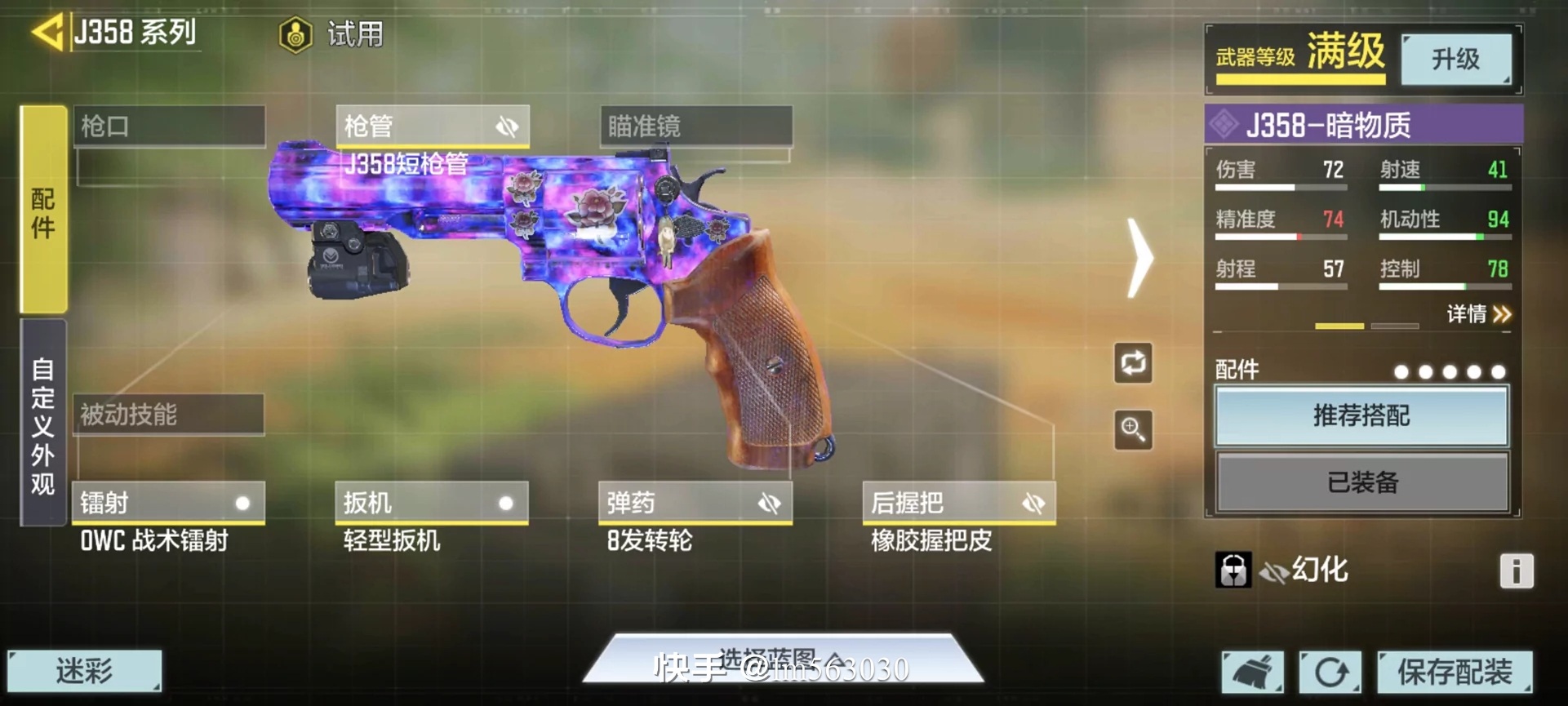Click the rotate weapon view icon
The width and height of the screenshot is (1568, 706).
coord(1134,363)
